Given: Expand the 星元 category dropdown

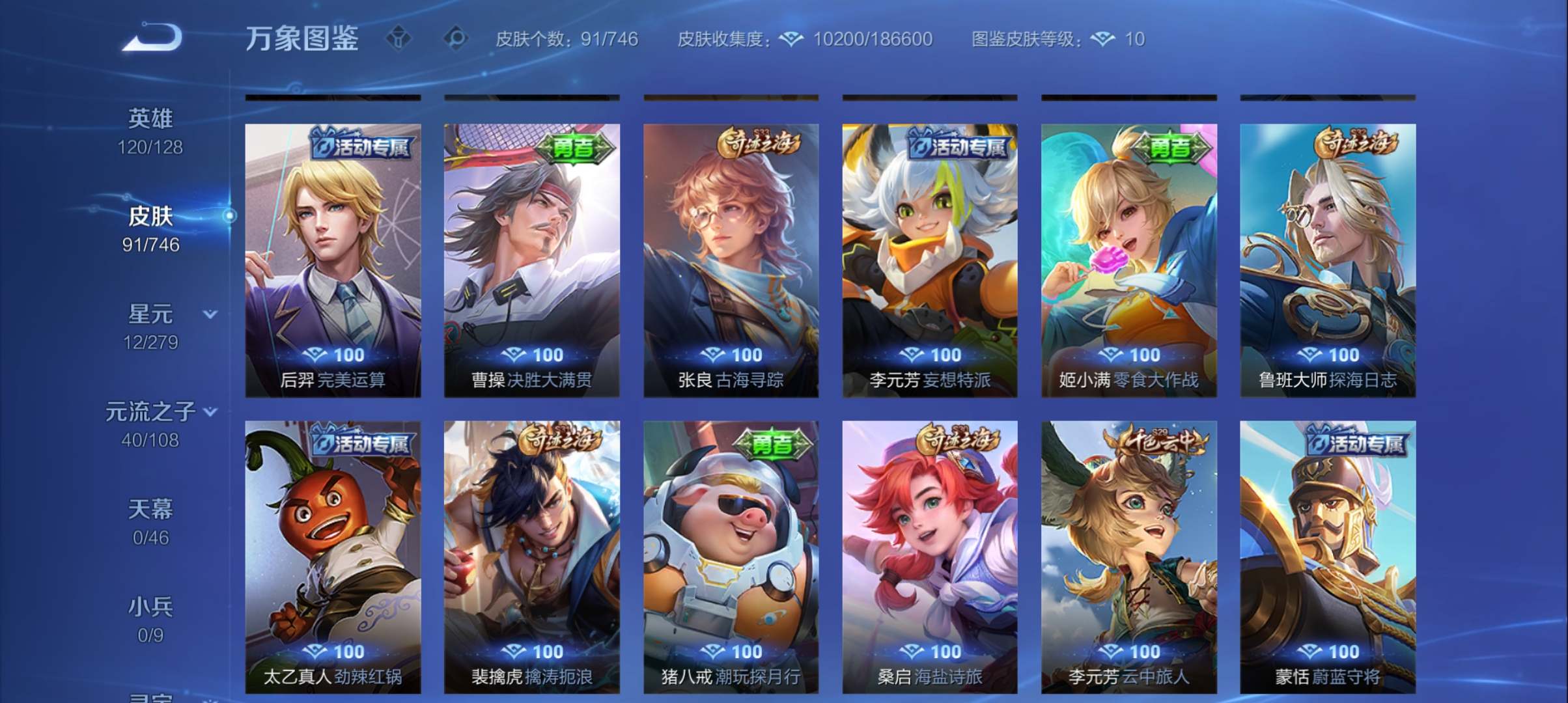Looking at the screenshot, I should 210,314.
